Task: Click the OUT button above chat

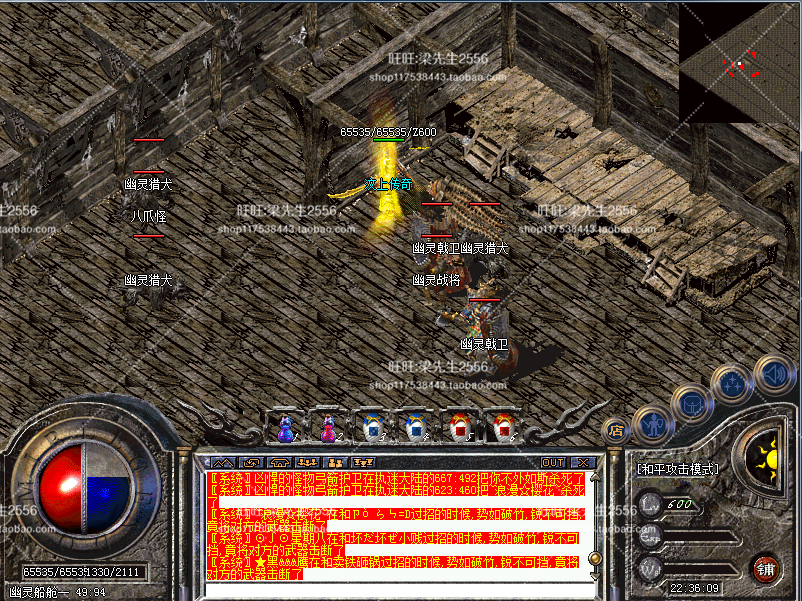Action: pyautogui.click(x=553, y=463)
